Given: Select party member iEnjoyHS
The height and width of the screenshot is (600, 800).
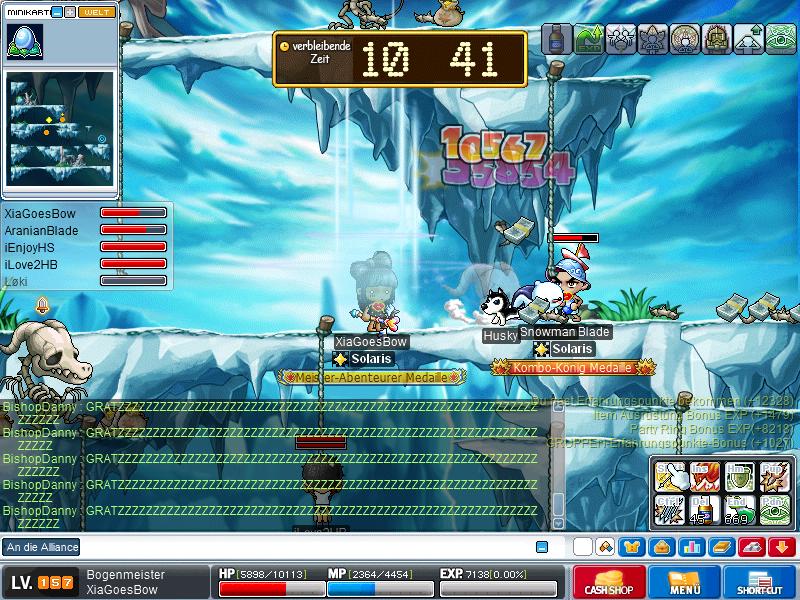Looking at the screenshot, I should click(x=29, y=247).
